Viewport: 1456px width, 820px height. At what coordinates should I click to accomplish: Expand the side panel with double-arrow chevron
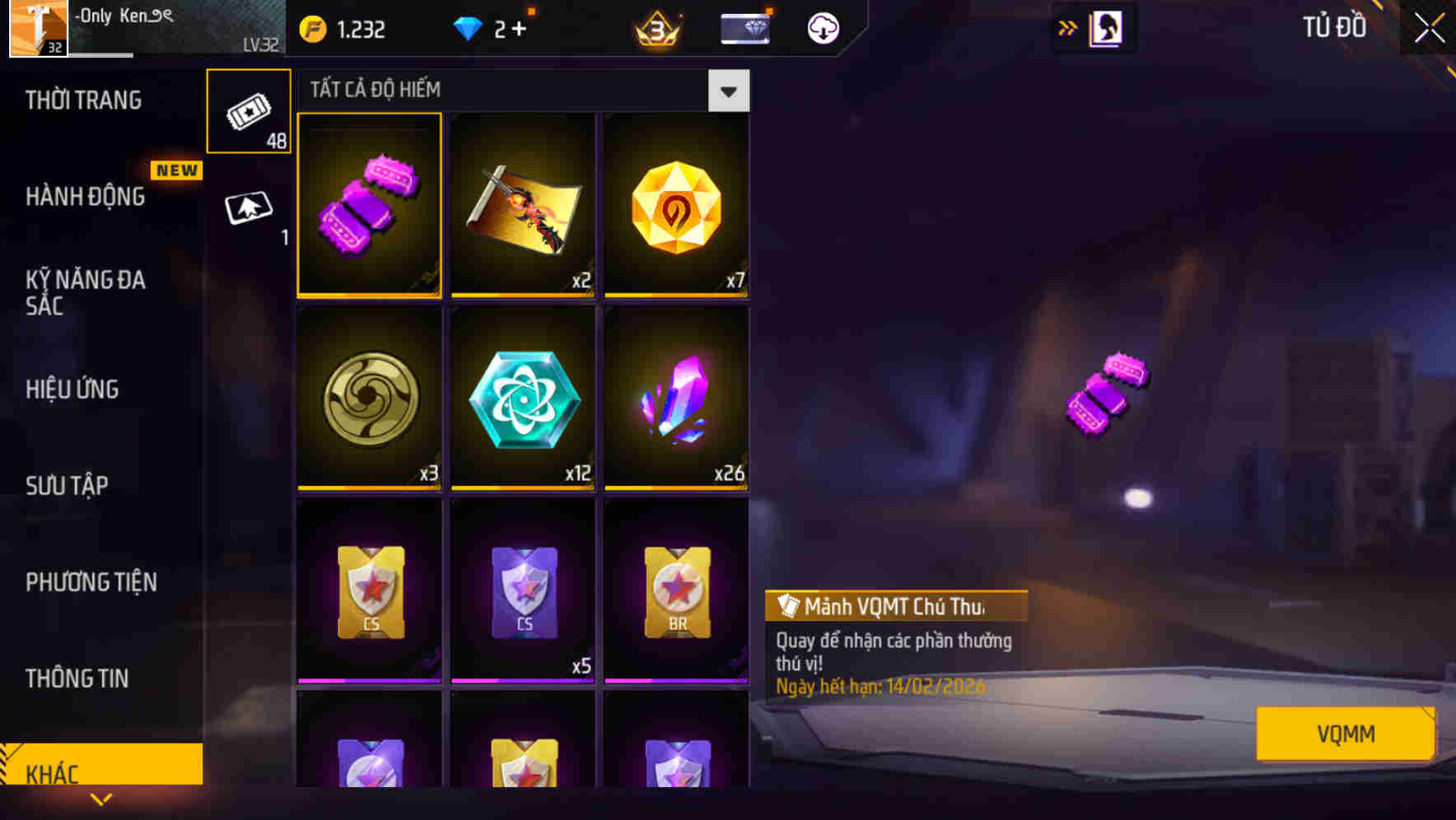[1066, 27]
